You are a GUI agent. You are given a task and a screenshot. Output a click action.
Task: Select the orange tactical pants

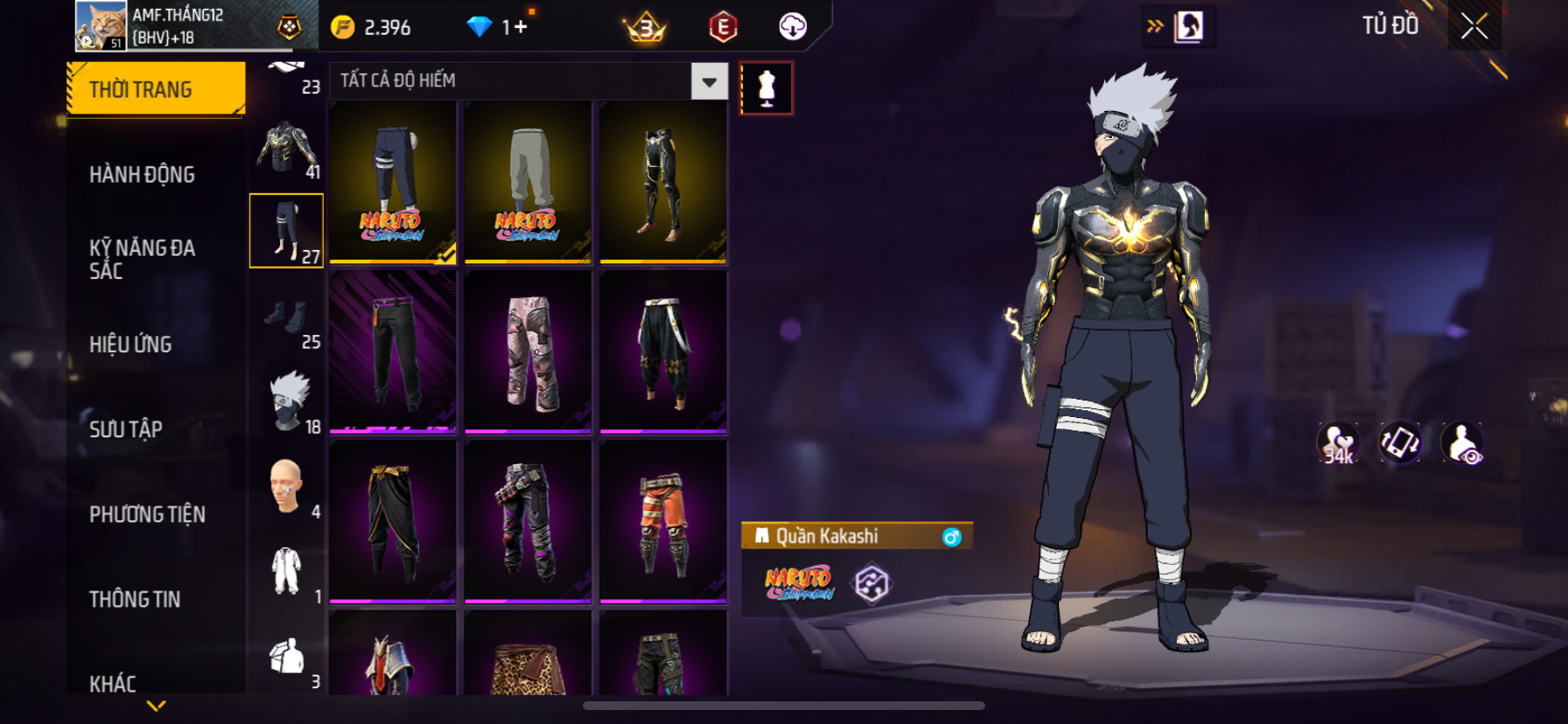pos(663,521)
